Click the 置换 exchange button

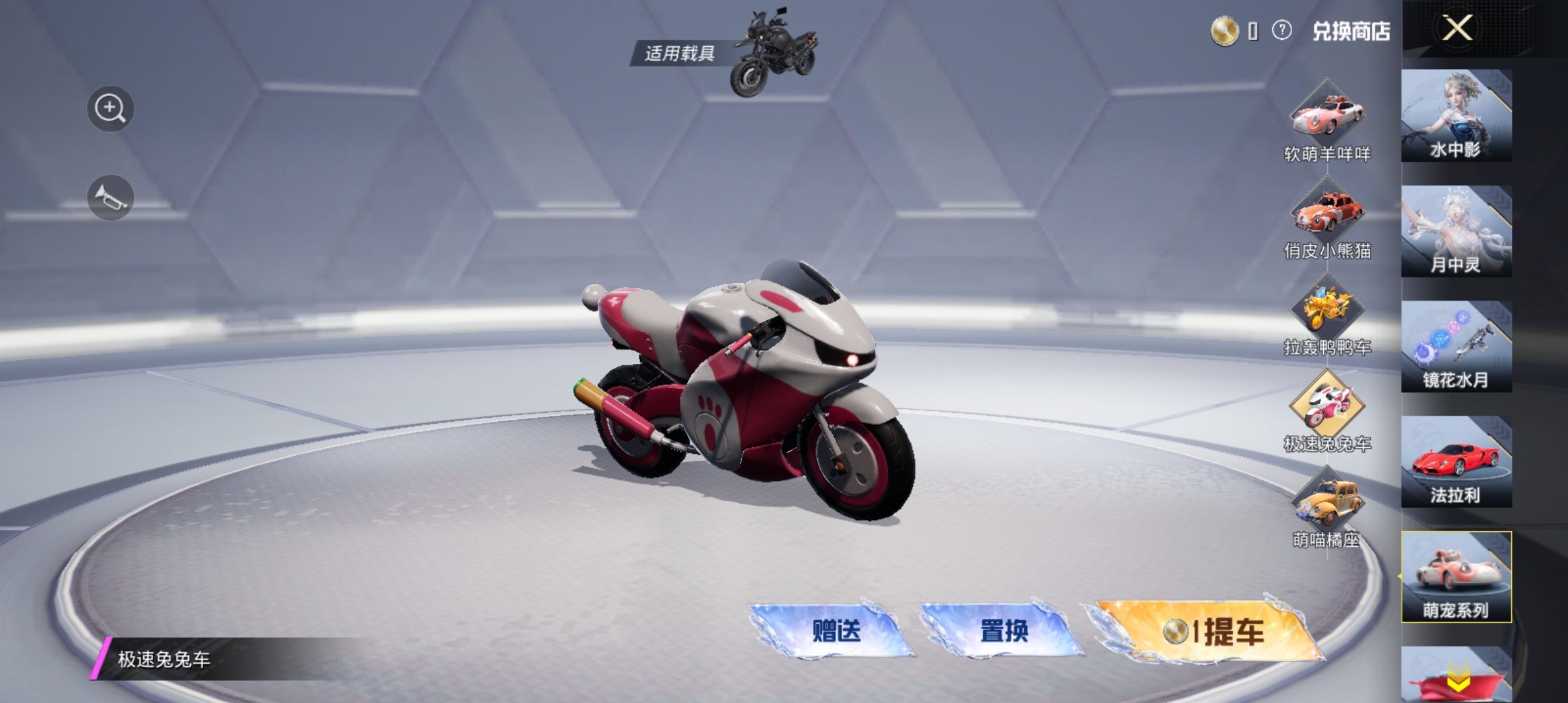(x=1003, y=630)
